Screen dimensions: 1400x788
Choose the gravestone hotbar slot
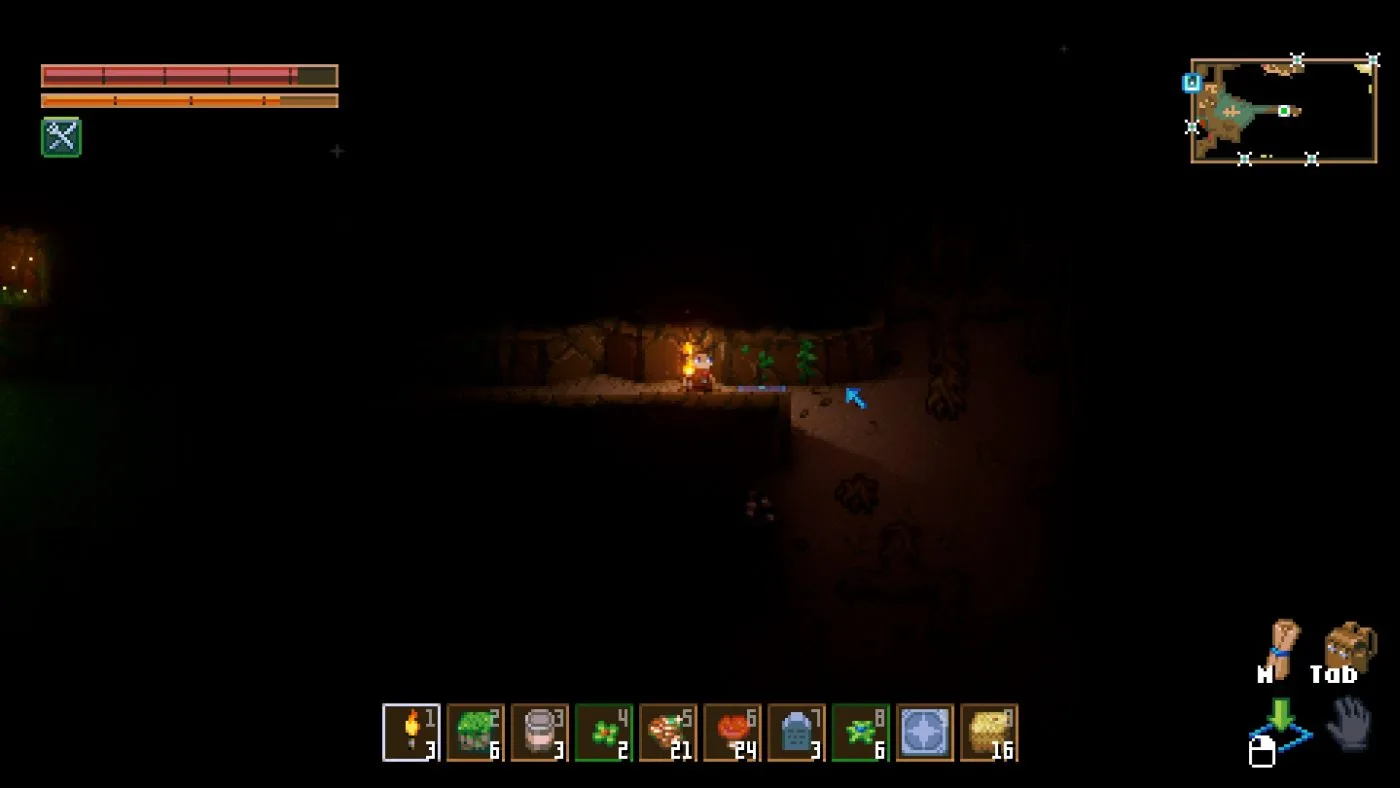(x=796, y=732)
